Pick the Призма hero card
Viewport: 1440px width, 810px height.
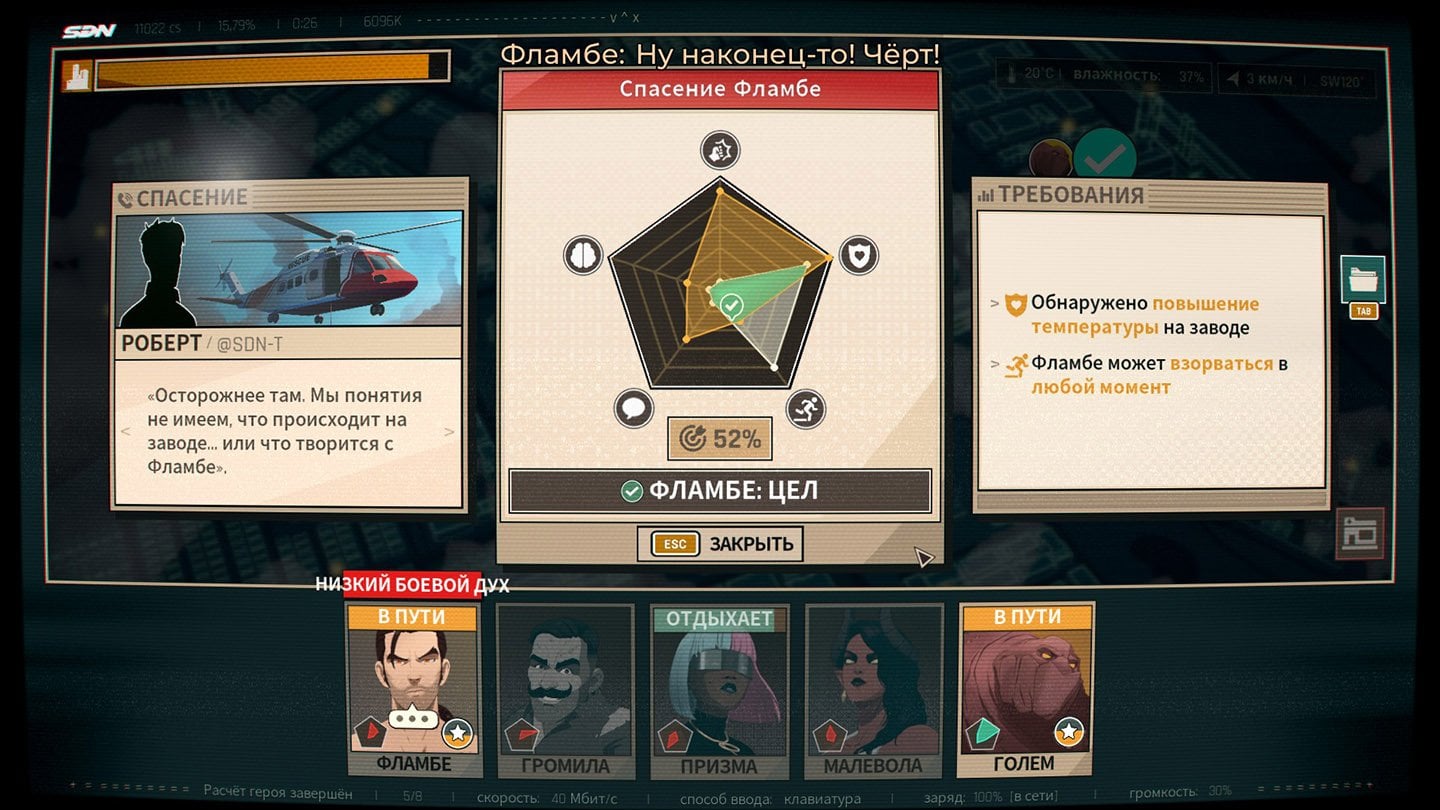(719, 692)
